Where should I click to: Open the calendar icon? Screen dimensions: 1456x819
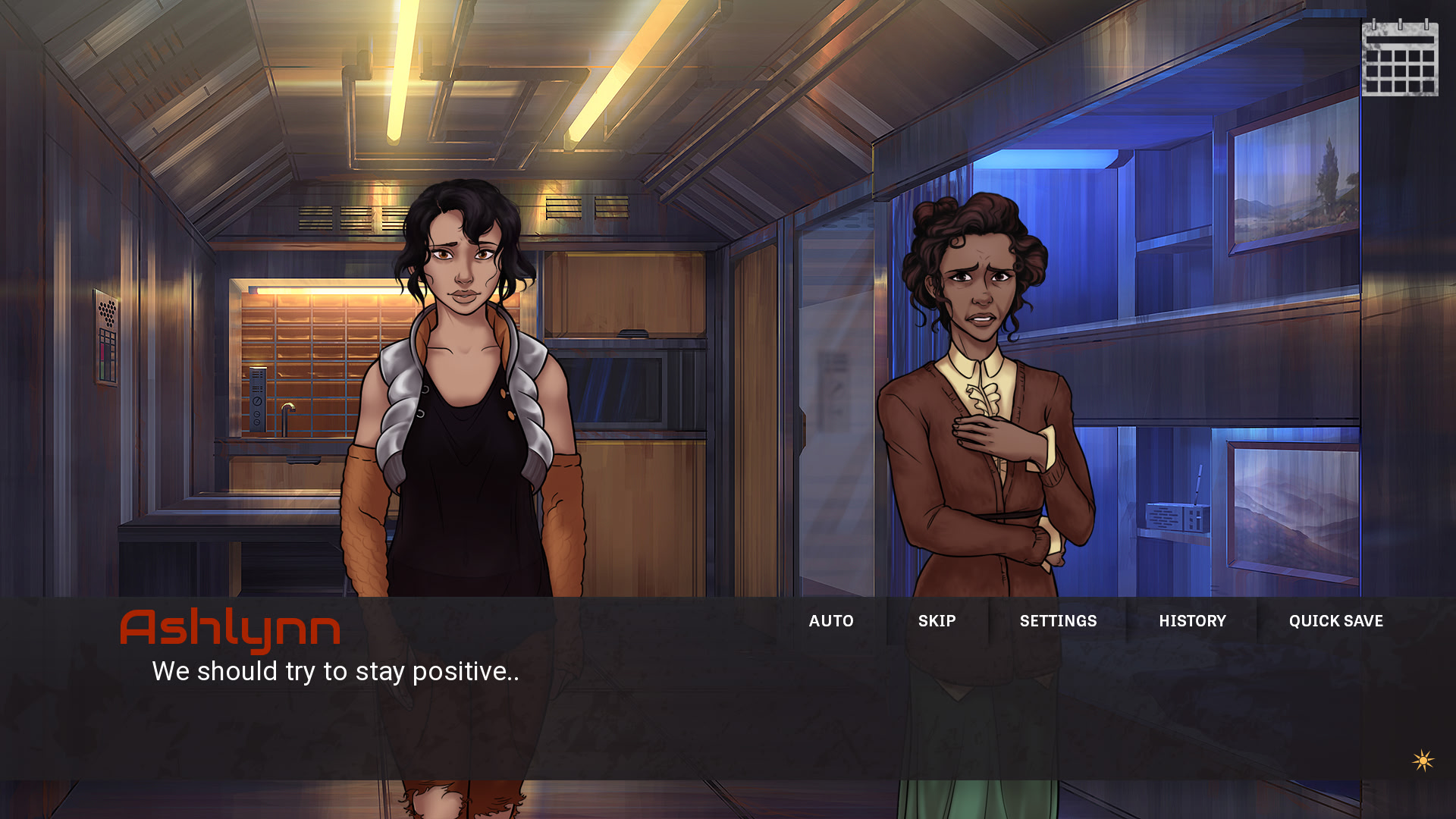coord(1400,59)
